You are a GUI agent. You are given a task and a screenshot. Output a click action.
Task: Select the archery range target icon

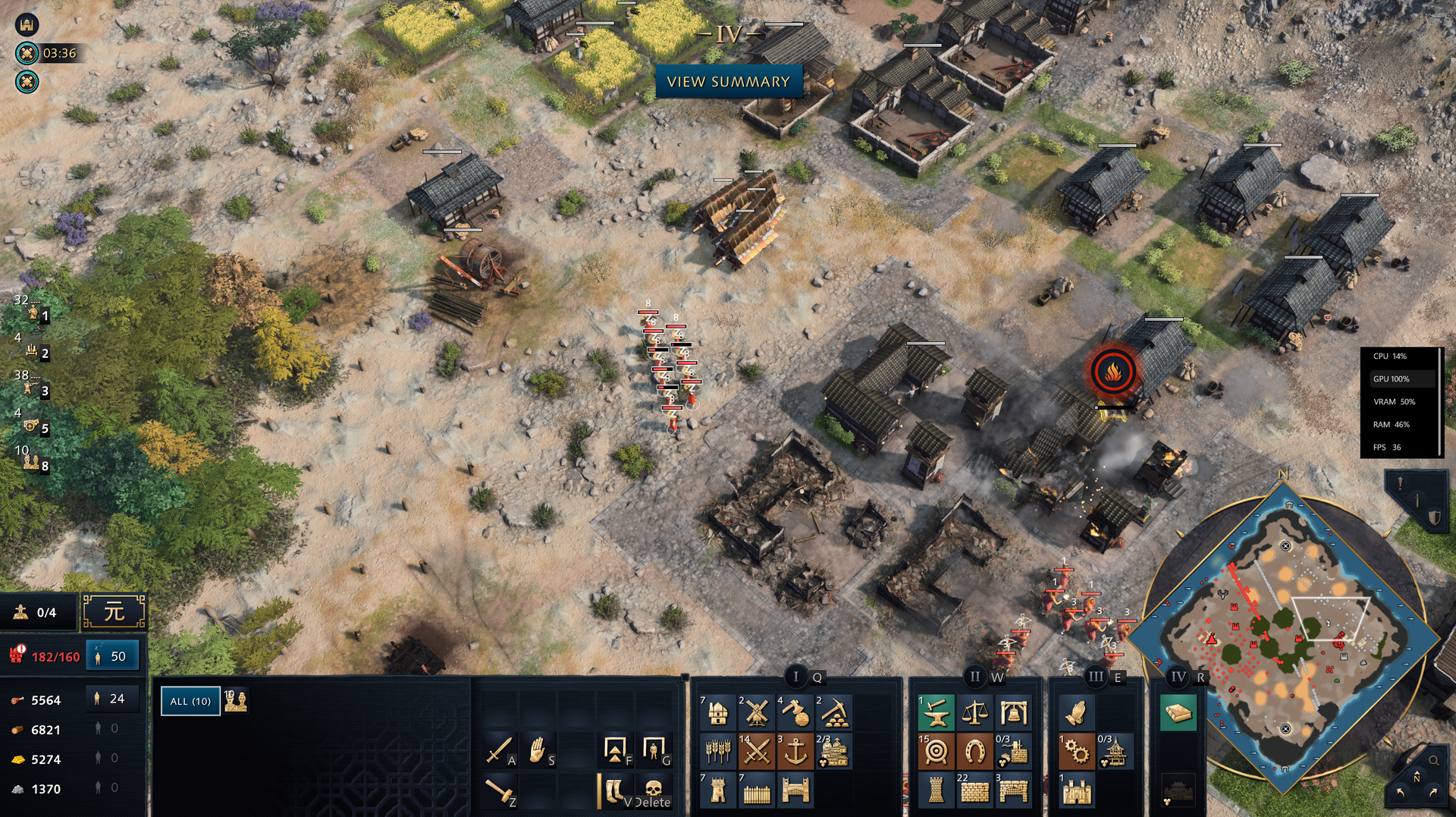936,752
